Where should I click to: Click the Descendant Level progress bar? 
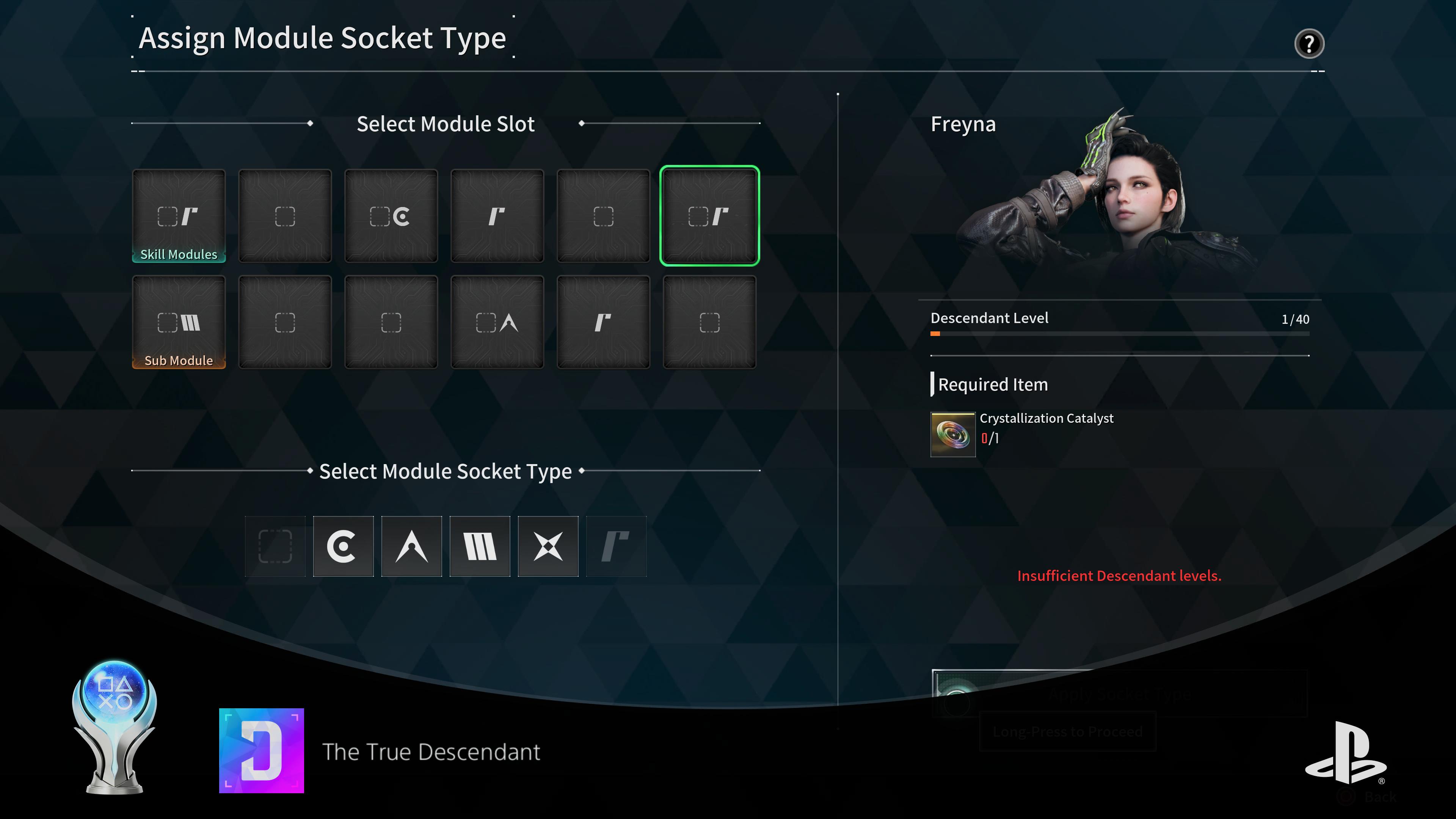click(x=1119, y=334)
